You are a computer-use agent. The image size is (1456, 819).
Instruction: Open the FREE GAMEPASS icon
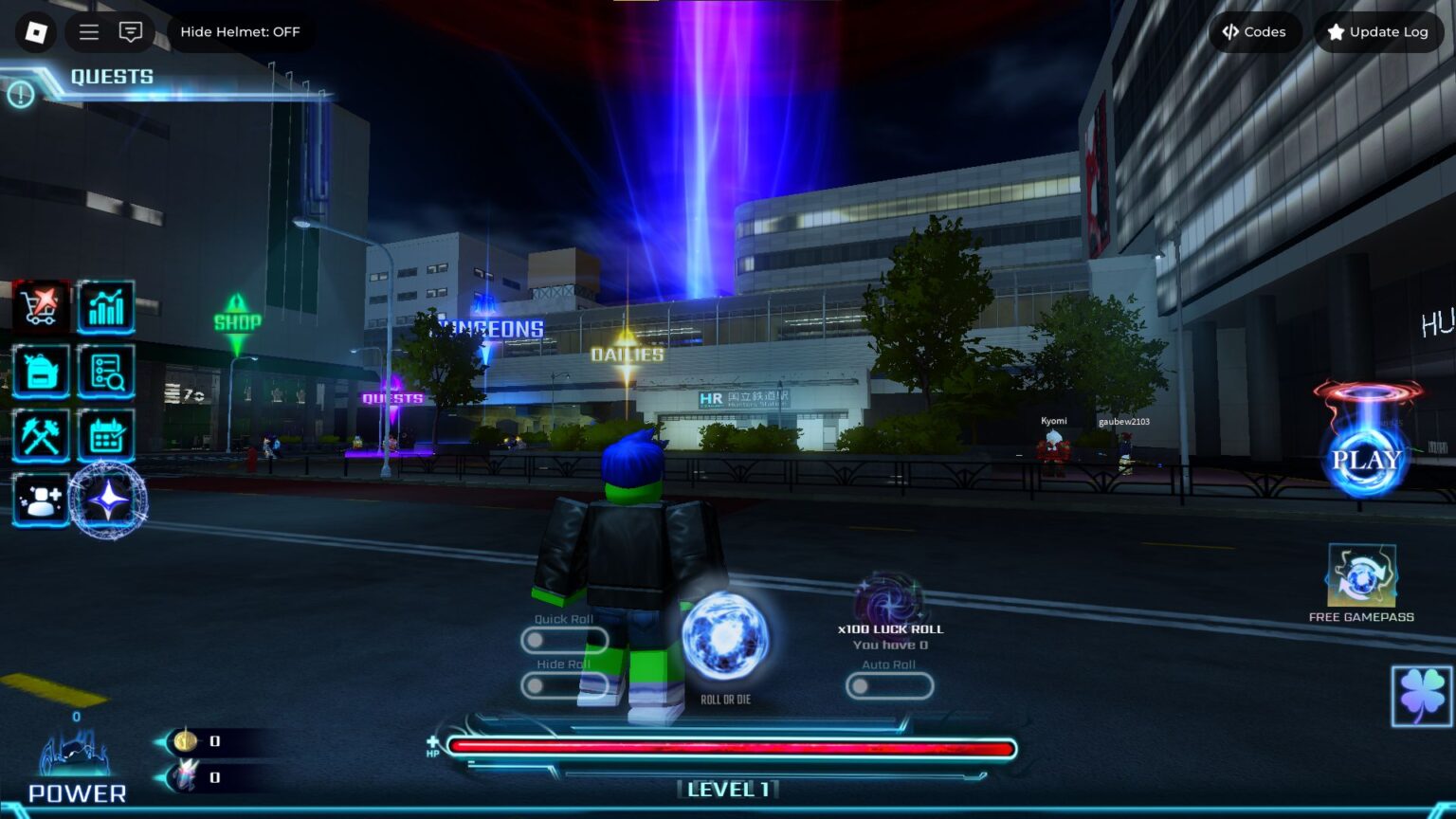point(1362,573)
